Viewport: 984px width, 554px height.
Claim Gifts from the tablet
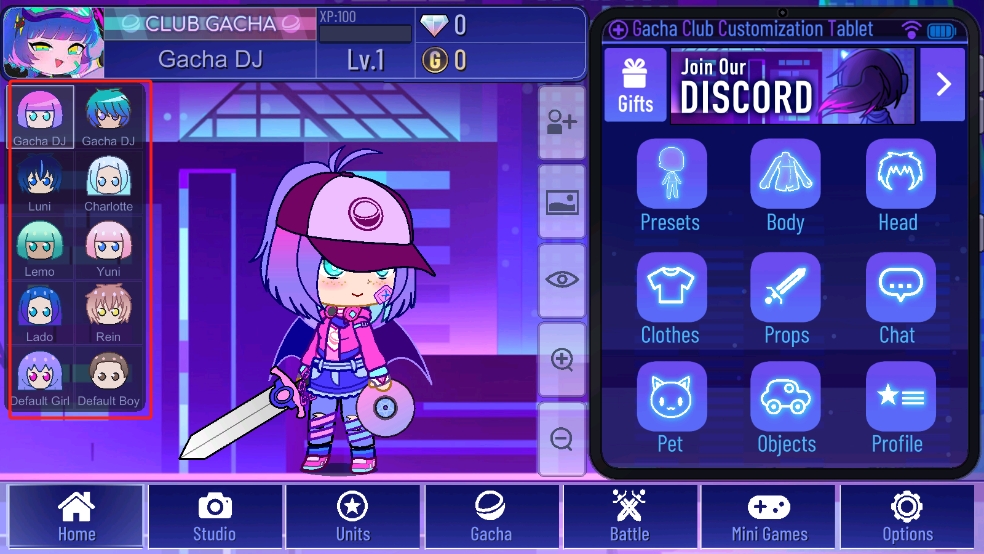tap(635, 84)
